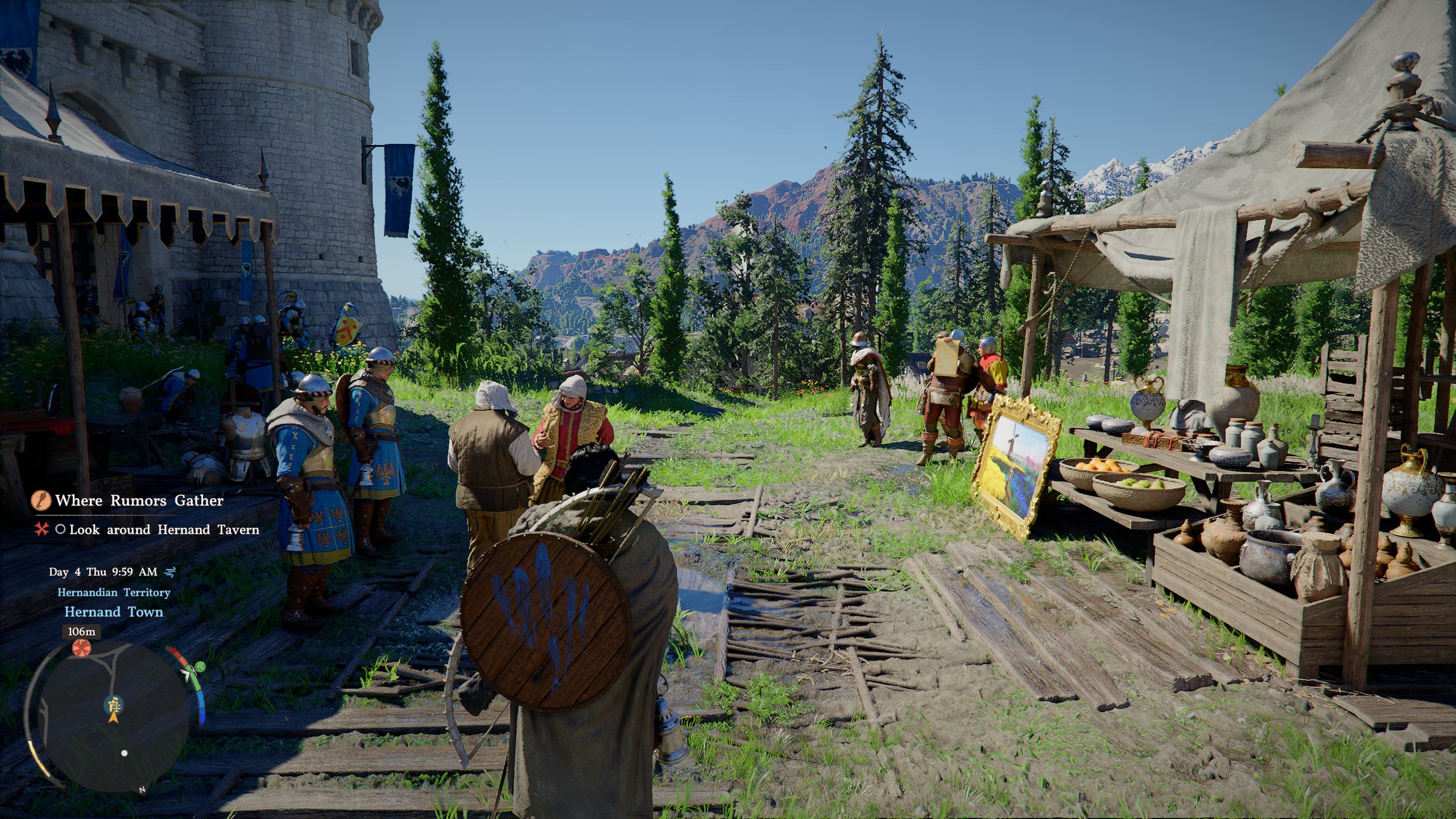Screen dimensions: 1456x819
Task: Click the blue wind weather icon
Action: click(x=171, y=572)
